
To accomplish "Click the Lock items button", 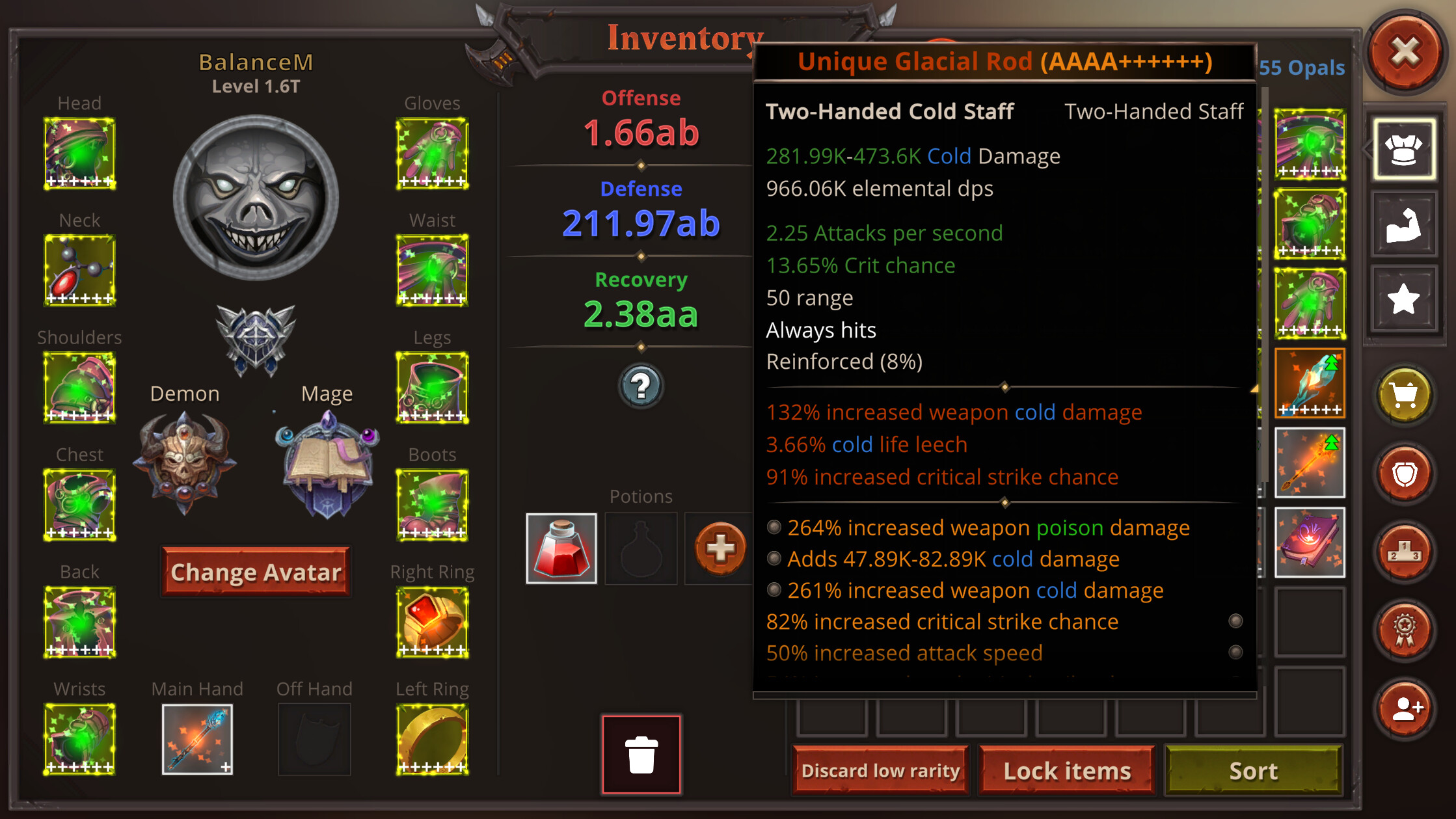I will click(1066, 770).
